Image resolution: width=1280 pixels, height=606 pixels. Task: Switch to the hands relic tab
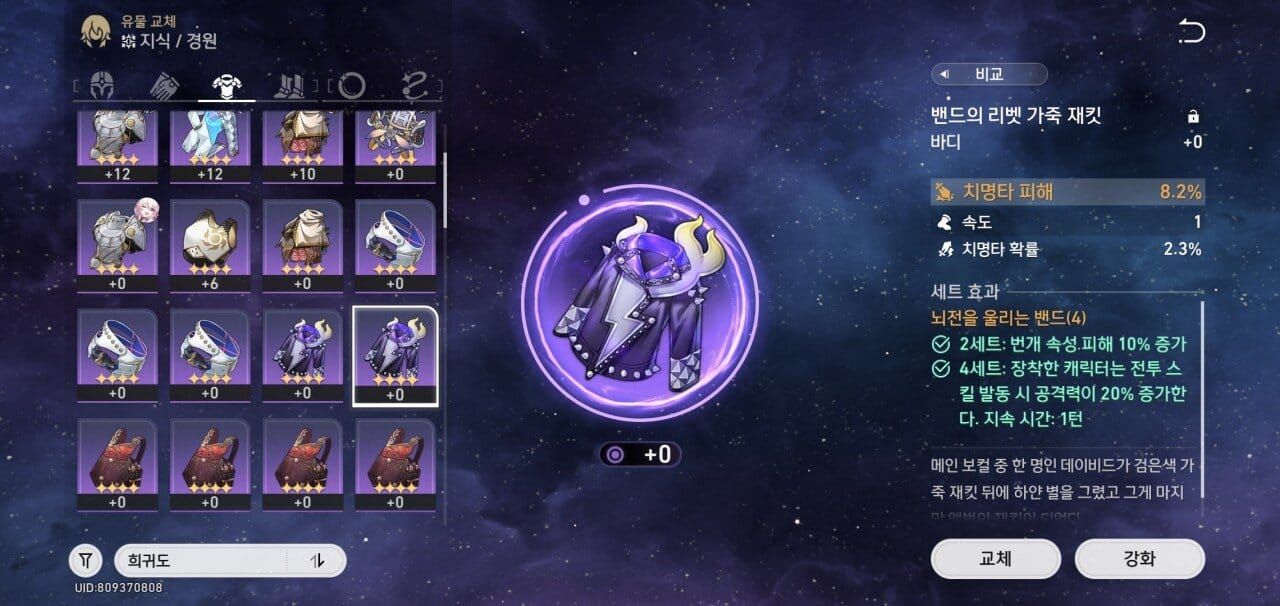163,86
